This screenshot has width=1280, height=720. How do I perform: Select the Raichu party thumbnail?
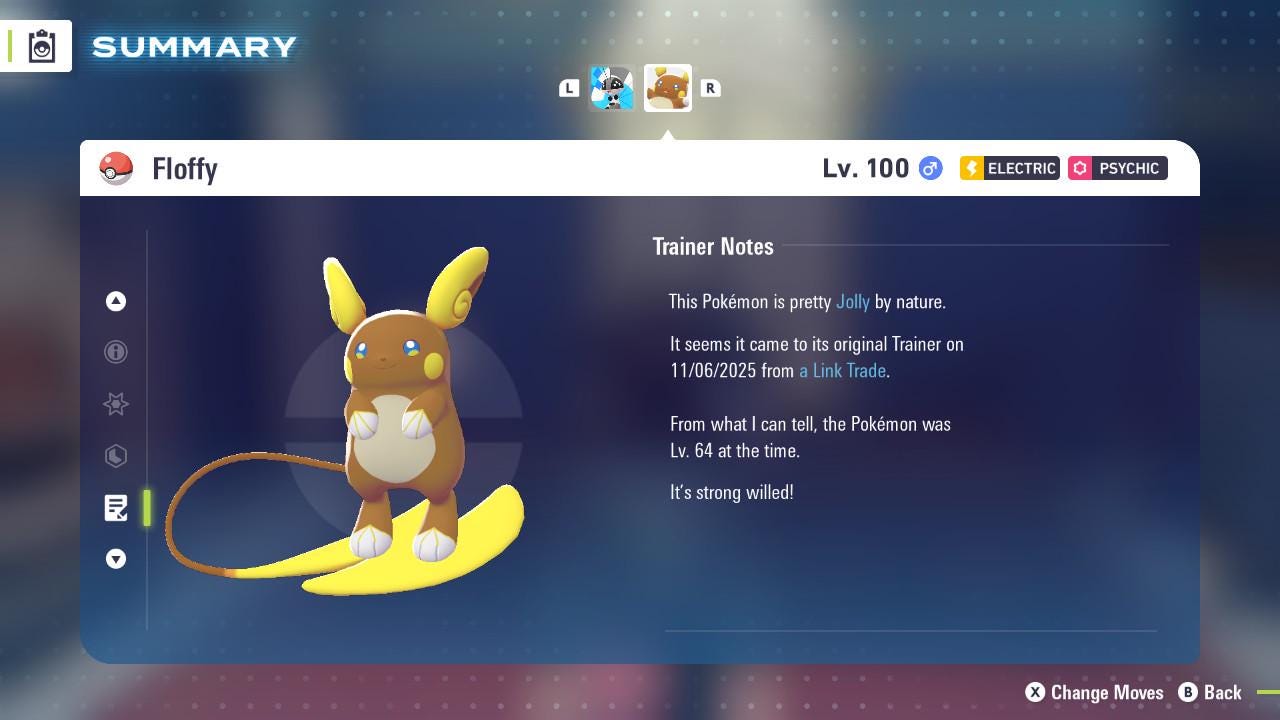[667, 87]
